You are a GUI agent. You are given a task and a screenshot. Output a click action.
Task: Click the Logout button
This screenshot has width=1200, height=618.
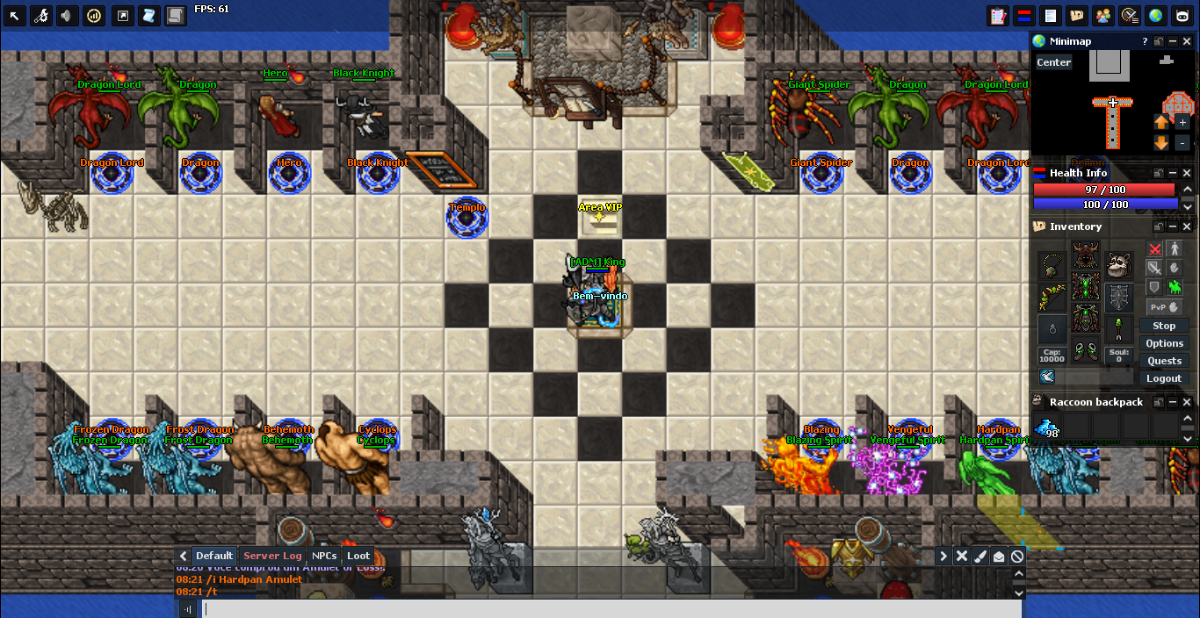point(1164,379)
